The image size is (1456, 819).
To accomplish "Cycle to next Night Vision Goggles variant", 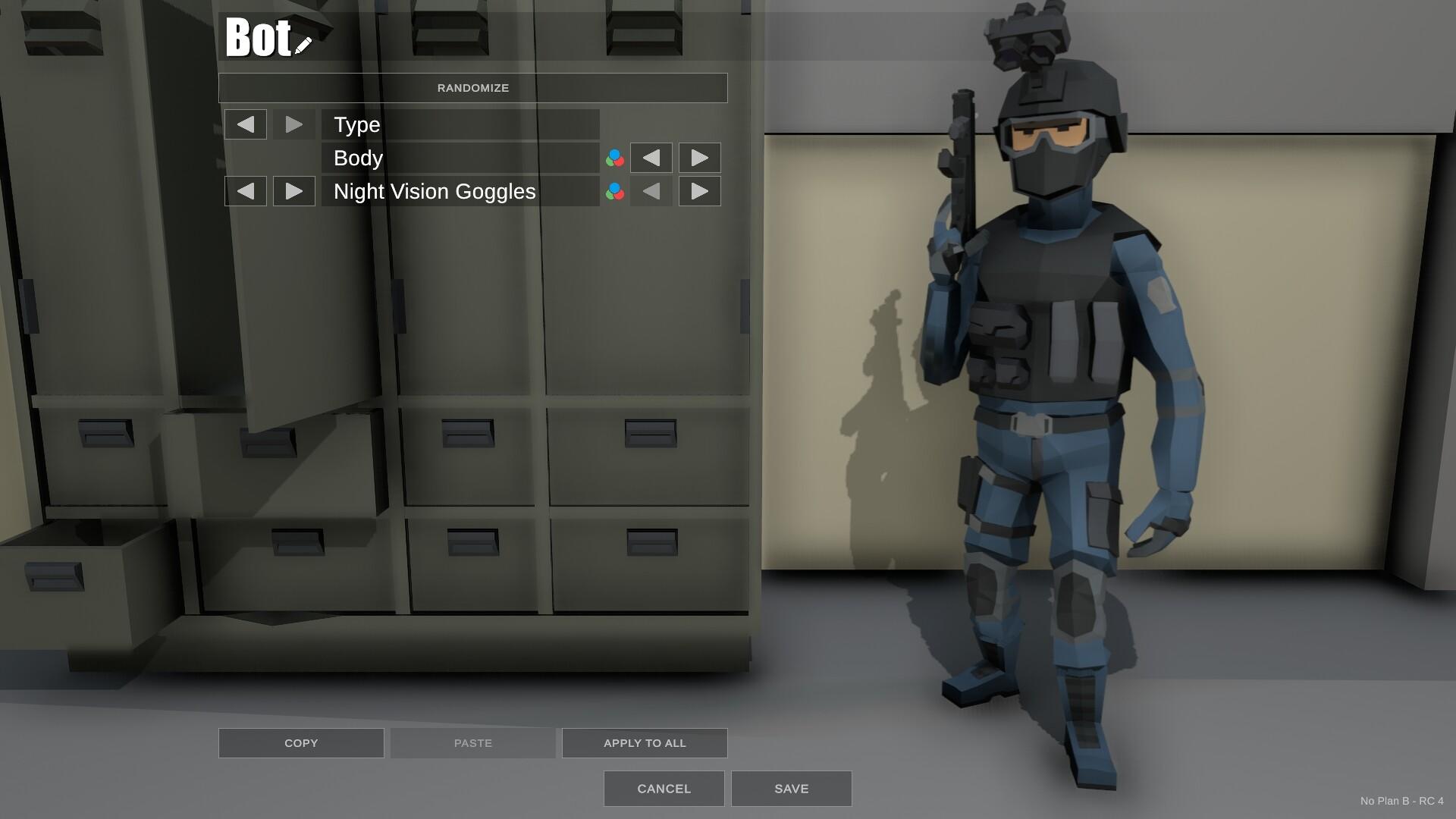I will 699,191.
